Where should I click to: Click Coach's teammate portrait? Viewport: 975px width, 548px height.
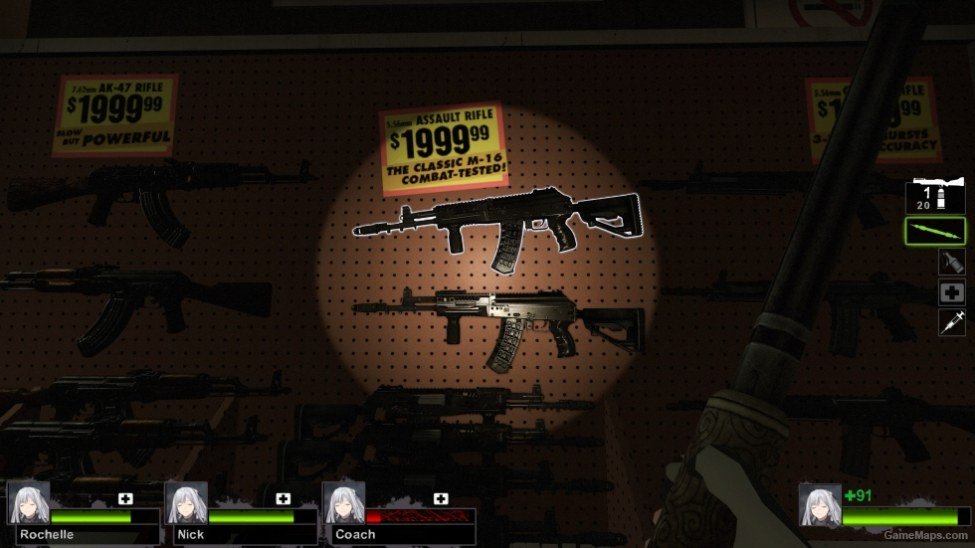coord(343,504)
